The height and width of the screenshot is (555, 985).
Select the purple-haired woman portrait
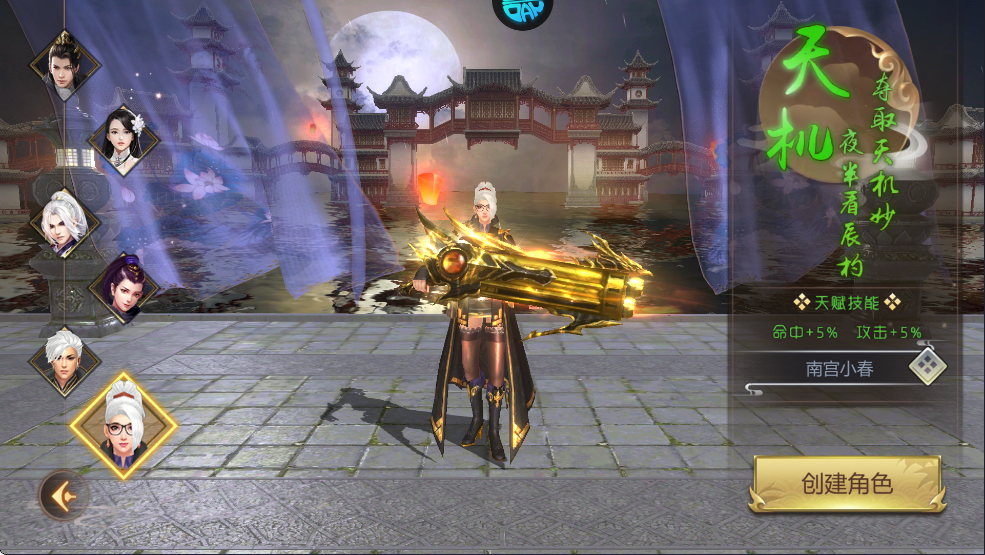pos(125,288)
